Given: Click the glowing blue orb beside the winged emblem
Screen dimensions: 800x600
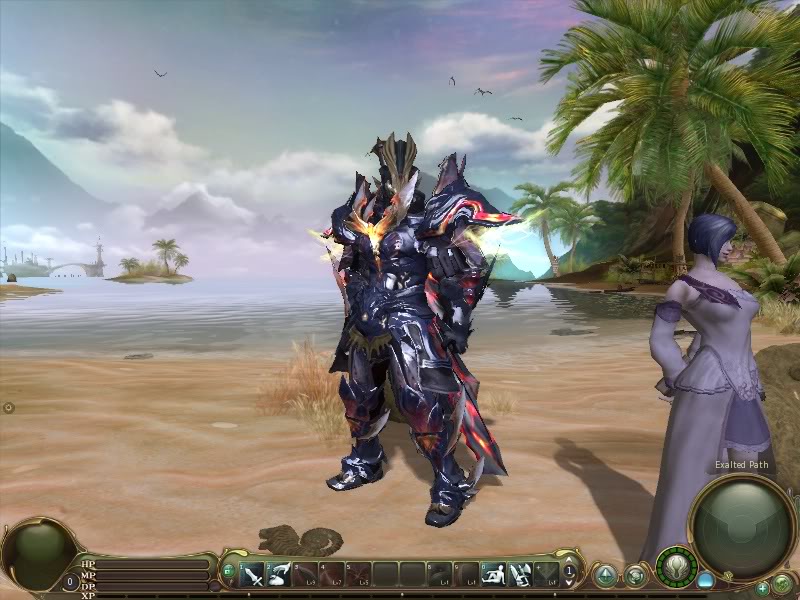Looking at the screenshot, I should 705,580.
